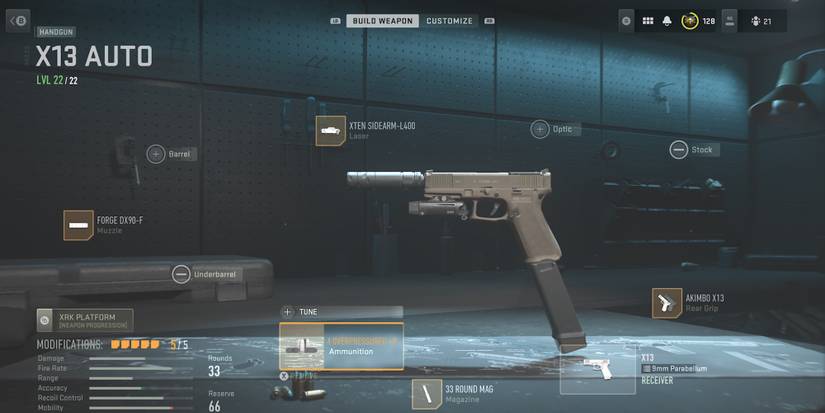Select the Akimbo X13 rear grip
The width and height of the screenshot is (825, 413).
point(667,303)
